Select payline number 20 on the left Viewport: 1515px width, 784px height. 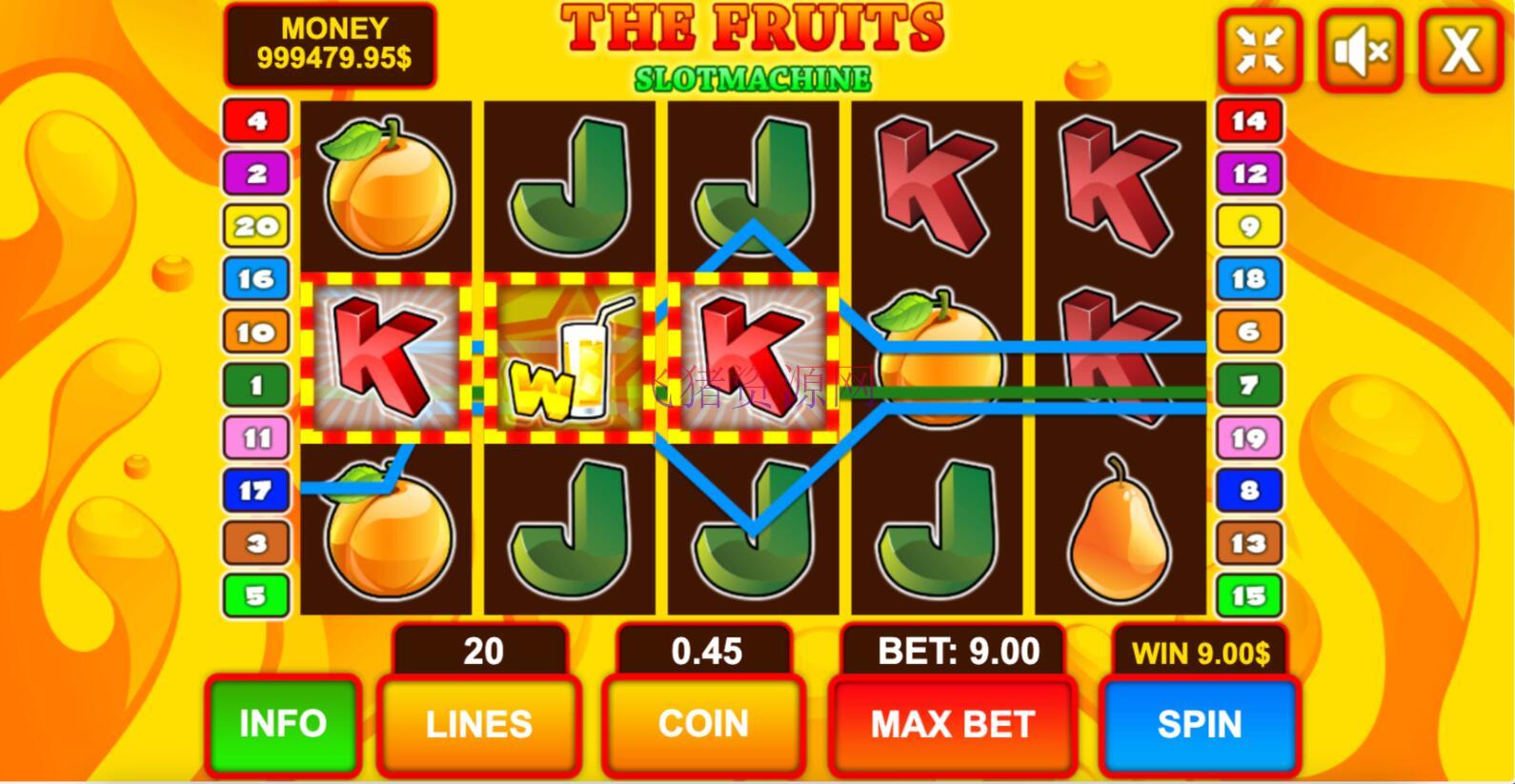point(254,226)
